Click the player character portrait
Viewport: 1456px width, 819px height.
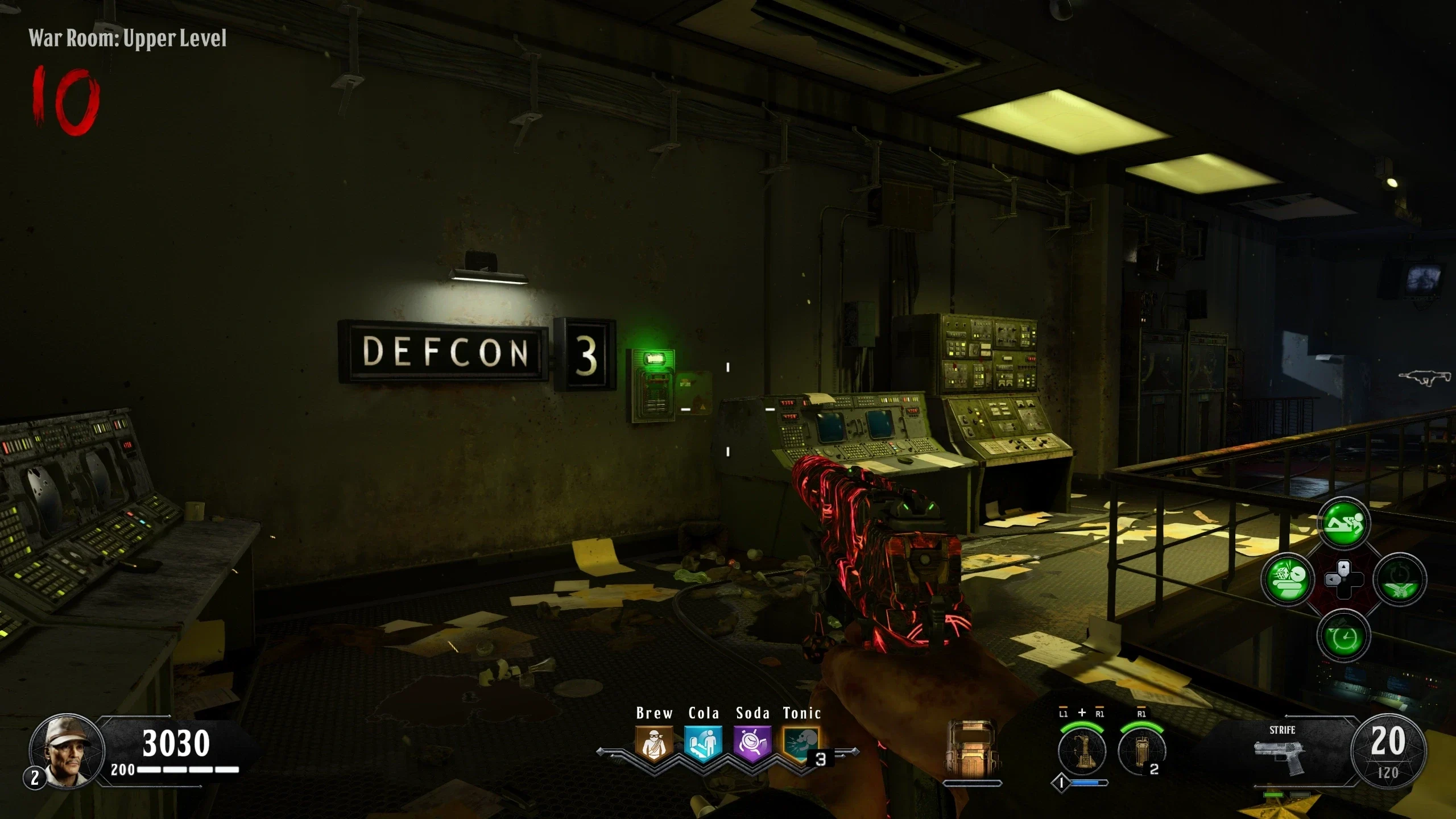click(x=67, y=751)
